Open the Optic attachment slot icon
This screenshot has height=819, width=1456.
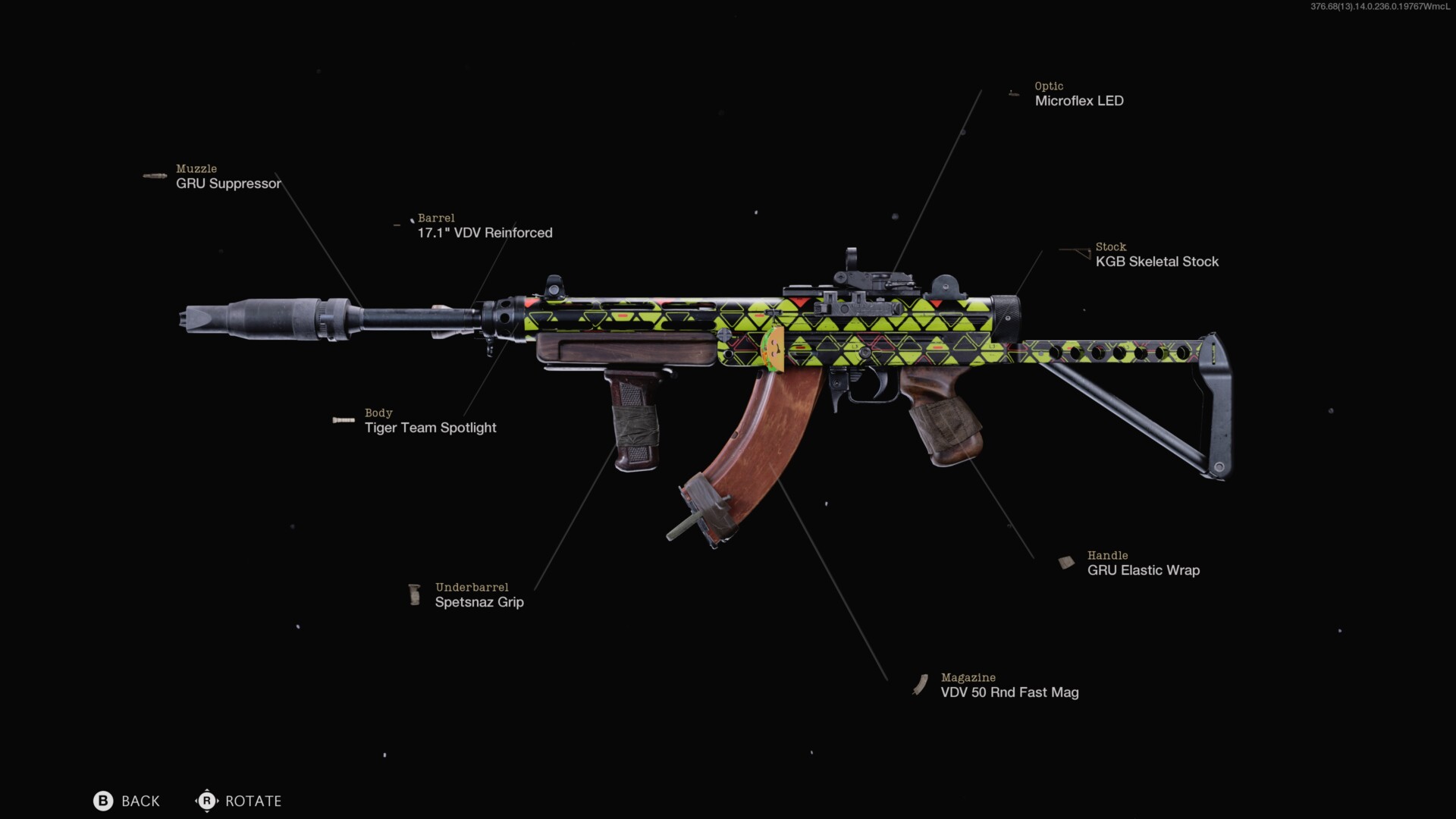1015,93
